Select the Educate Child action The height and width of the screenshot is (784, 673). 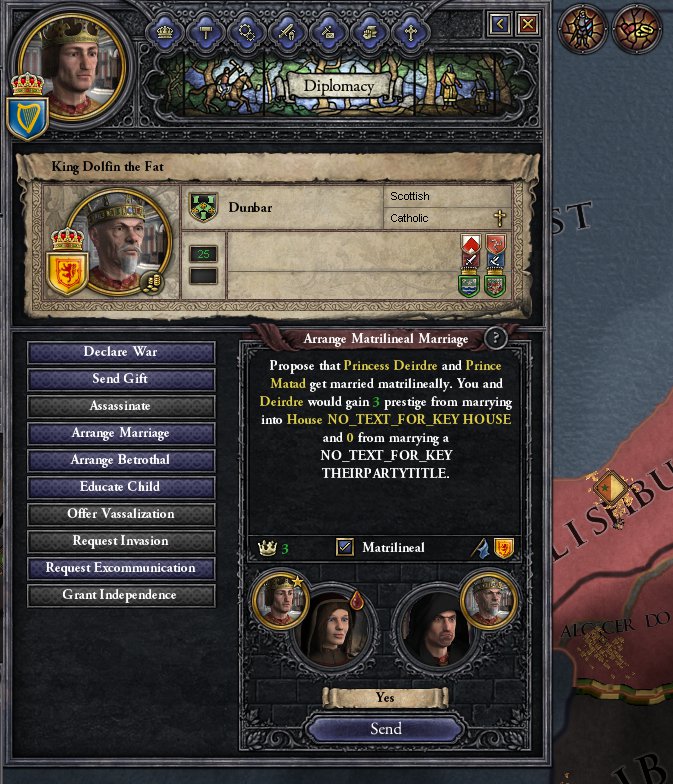[121, 487]
